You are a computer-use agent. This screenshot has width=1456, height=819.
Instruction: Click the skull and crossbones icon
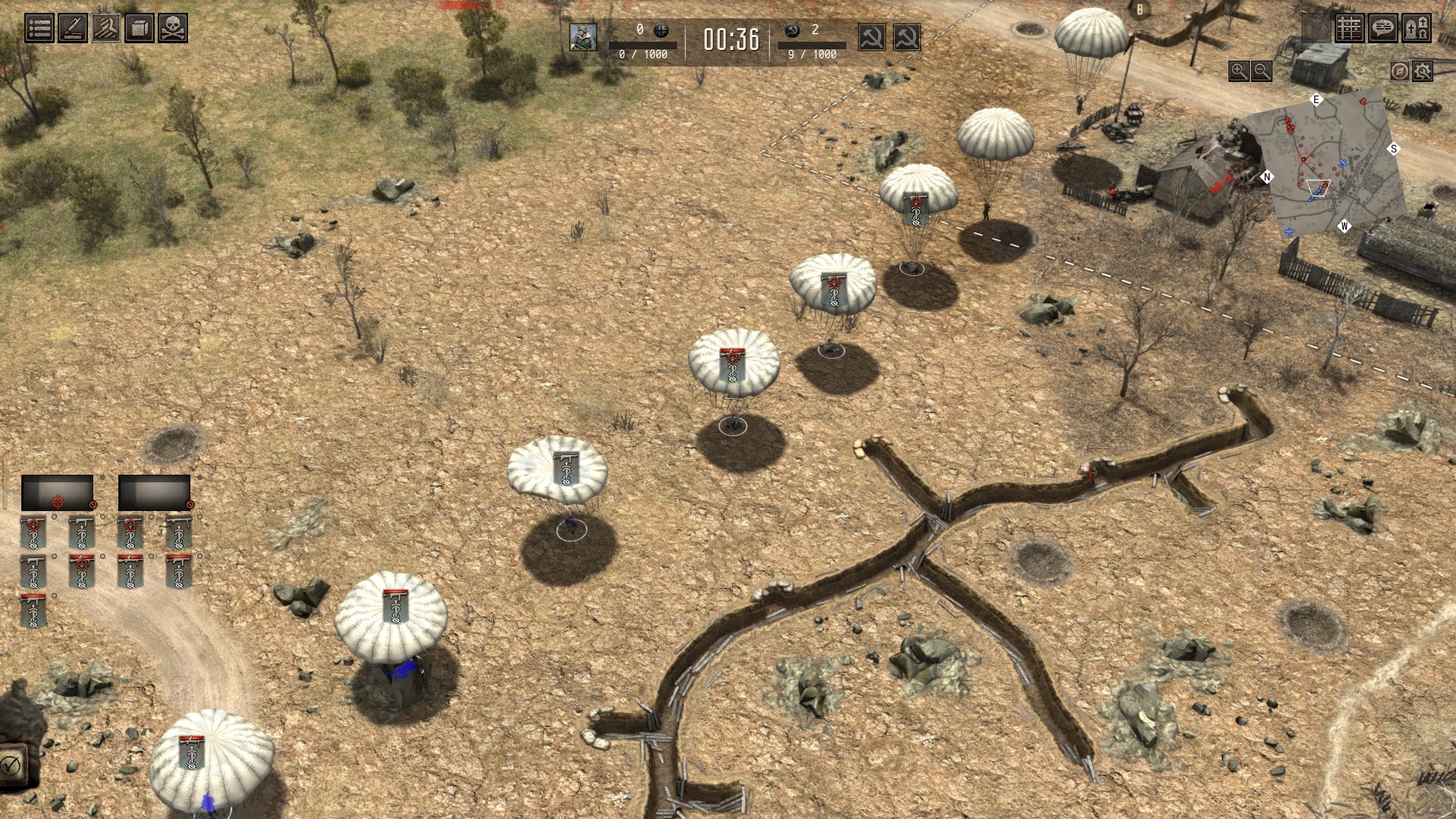pyautogui.click(x=173, y=29)
